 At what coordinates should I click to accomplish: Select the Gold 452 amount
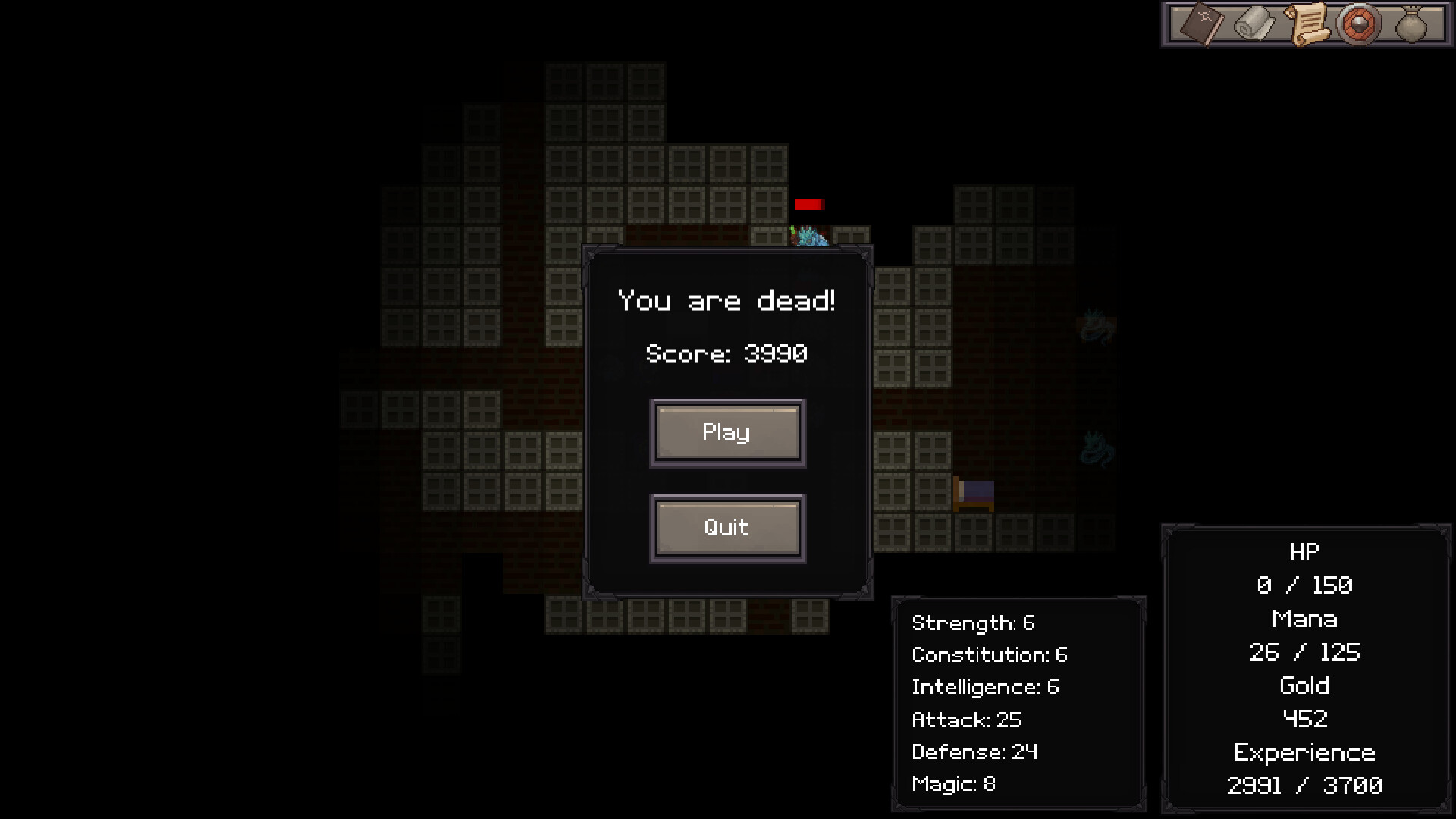click(x=1305, y=718)
